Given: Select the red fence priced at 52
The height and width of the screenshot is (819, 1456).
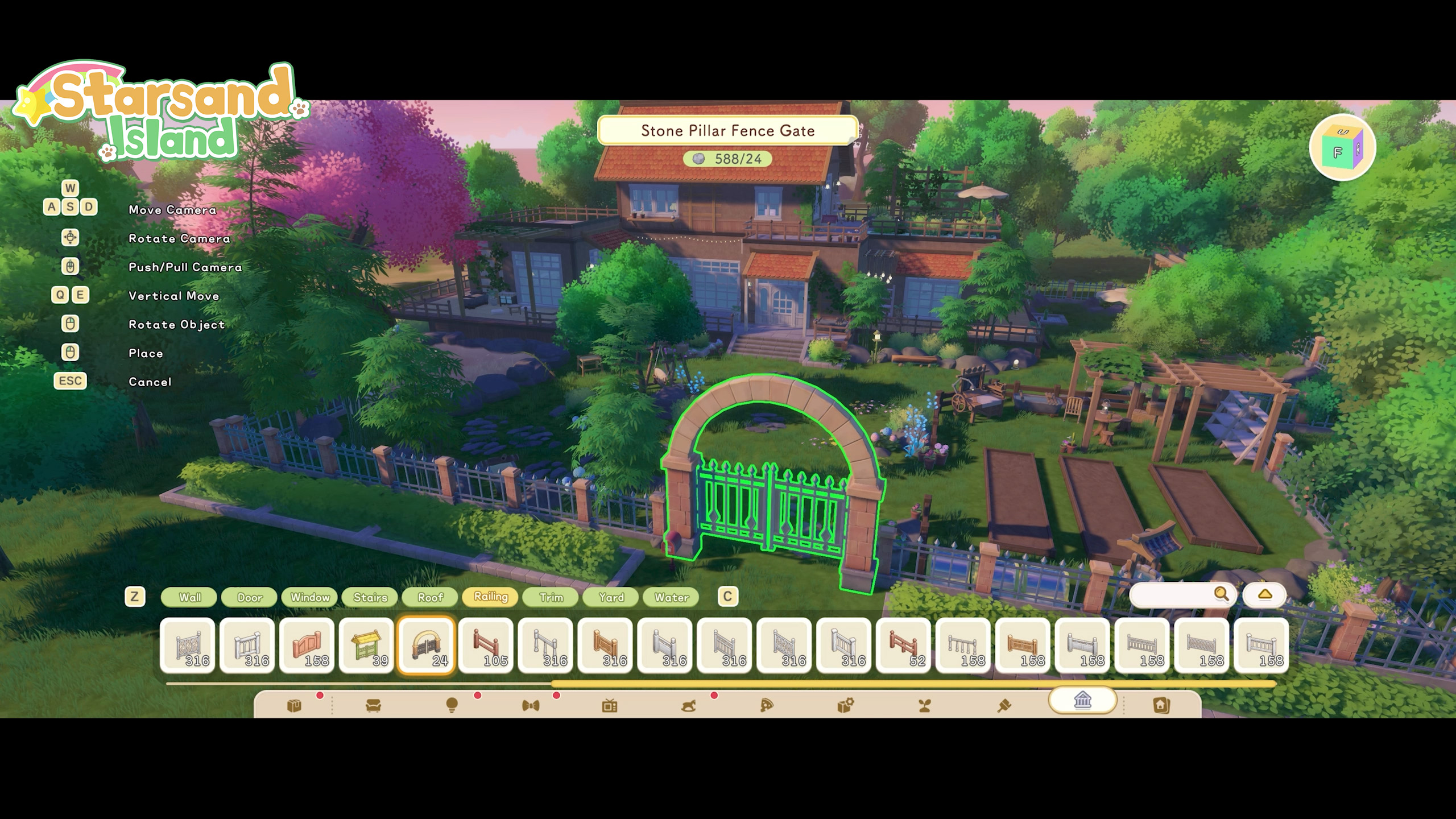Looking at the screenshot, I should point(904,646).
